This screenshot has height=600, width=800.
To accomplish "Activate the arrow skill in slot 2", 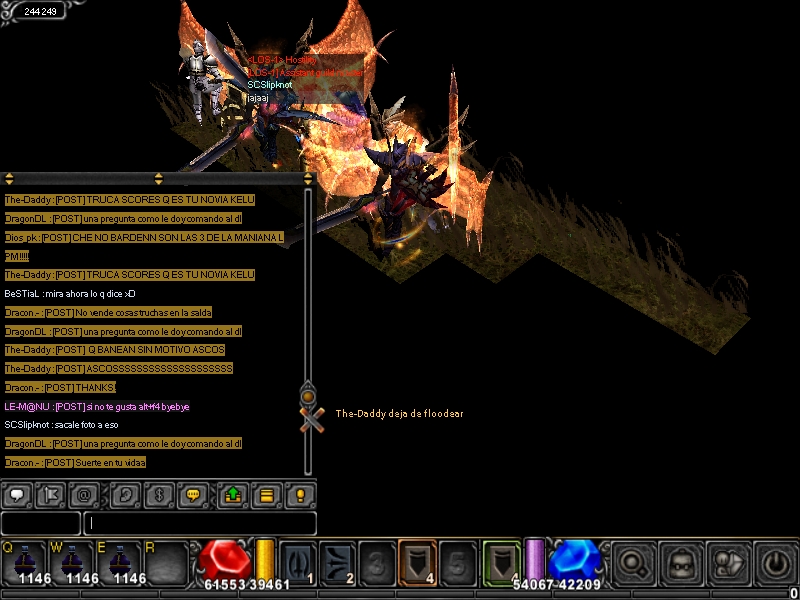I will click(x=337, y=560).
